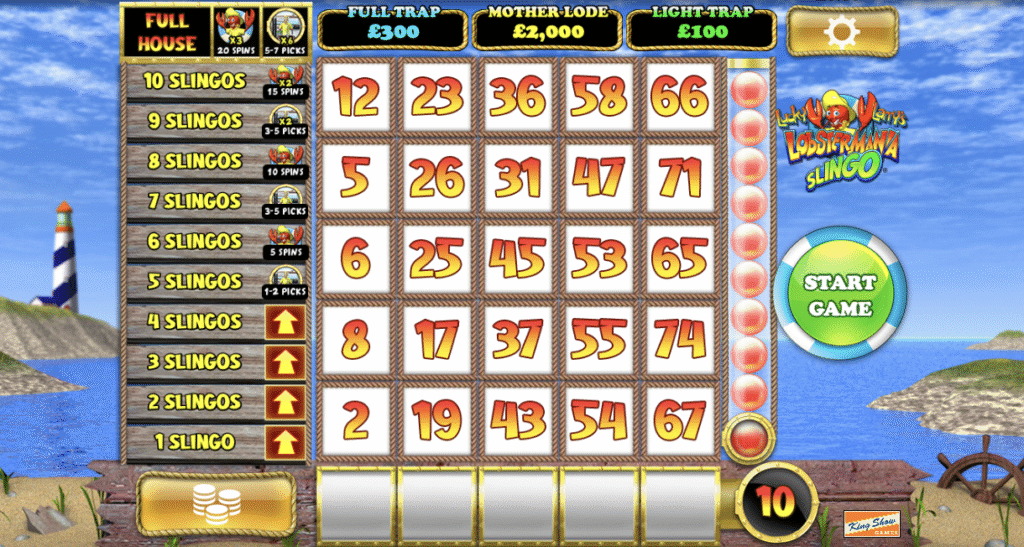
Task: Select the number 71 grid tile
Action: [679, 178]
